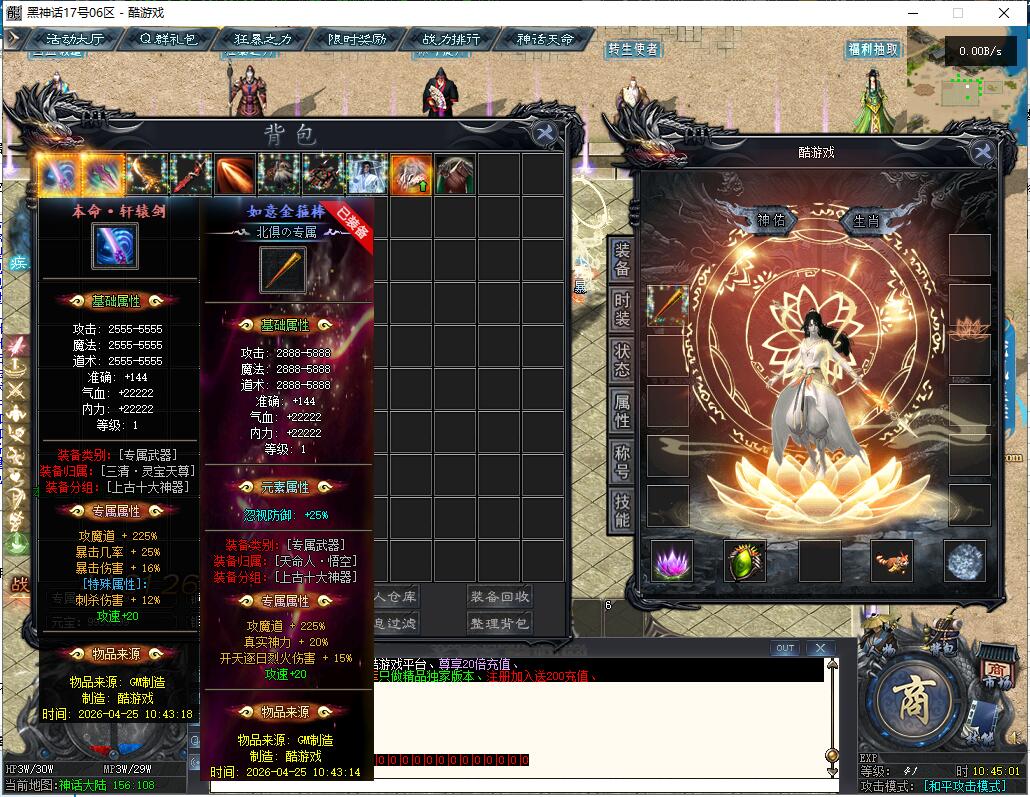Select the green gem equipment slot
Viewport: 1030px width, 797px height.
745,562
